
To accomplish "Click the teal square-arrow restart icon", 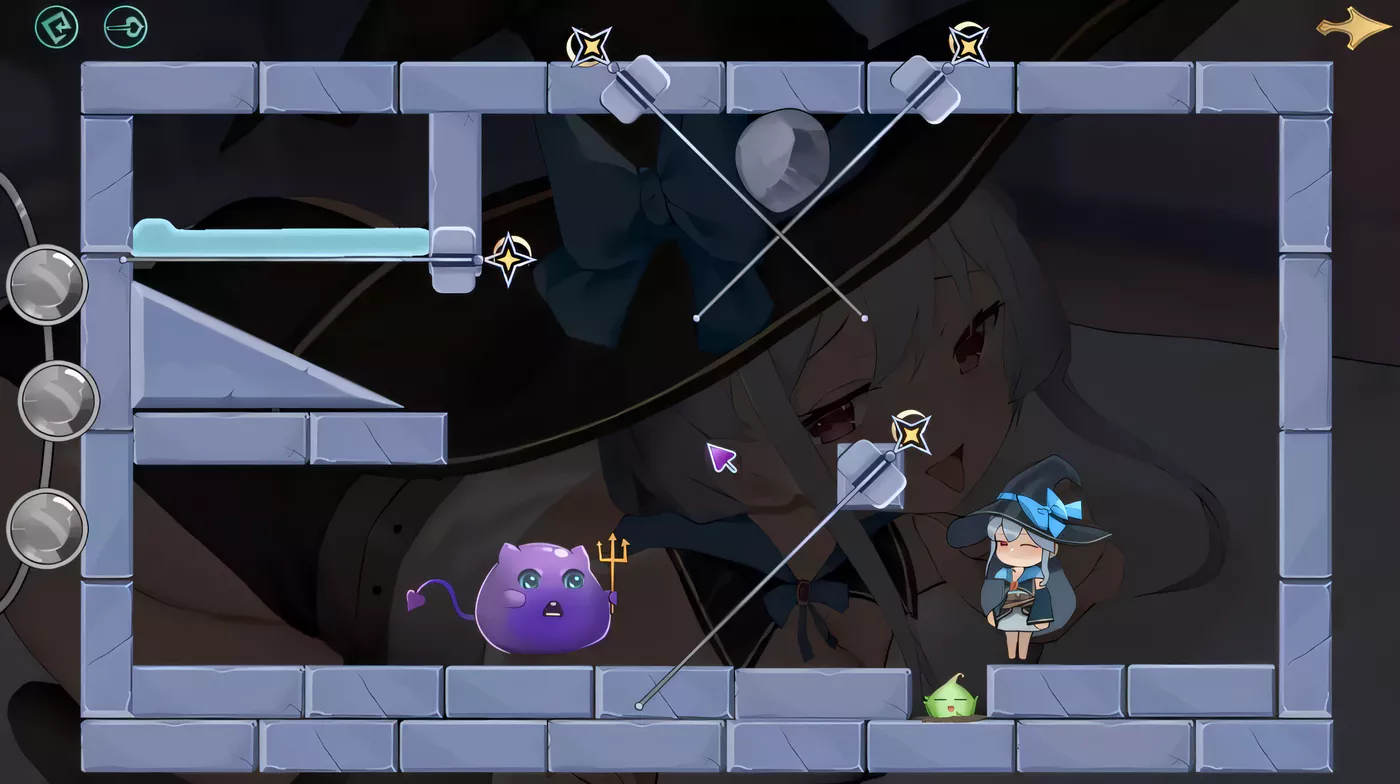I will click(56, 27).
